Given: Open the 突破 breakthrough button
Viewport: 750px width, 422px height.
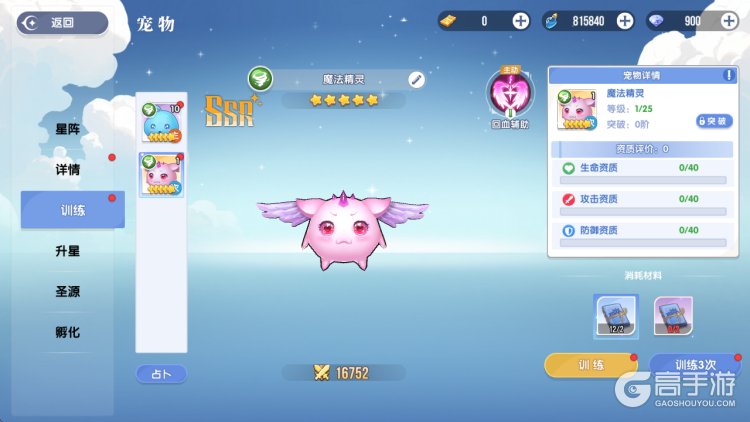Looking at the screenshot, I should [714, 121].
